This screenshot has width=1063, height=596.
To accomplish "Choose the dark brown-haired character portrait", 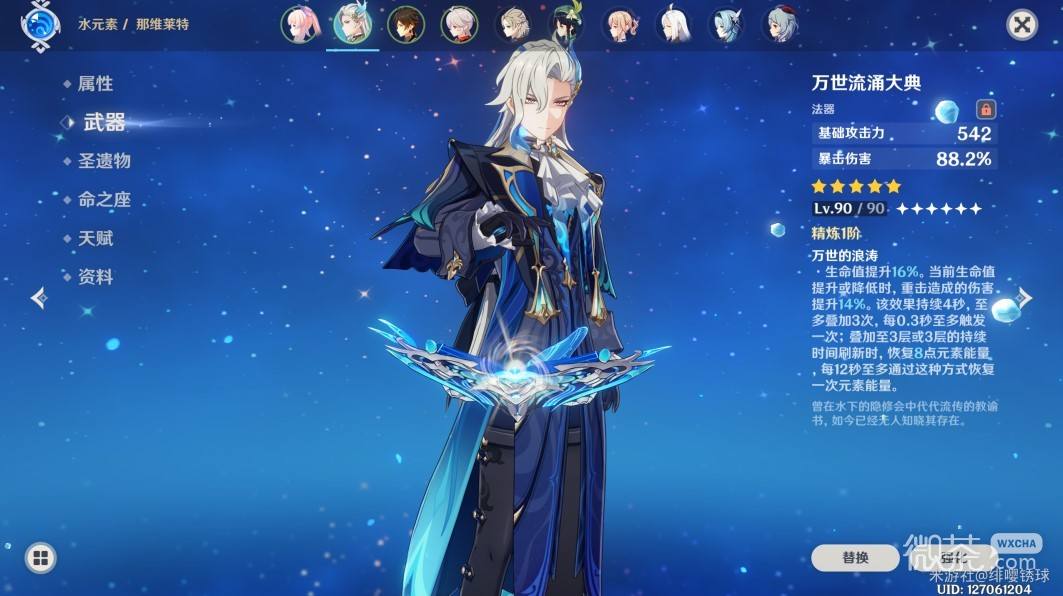I will click(407, 25).
